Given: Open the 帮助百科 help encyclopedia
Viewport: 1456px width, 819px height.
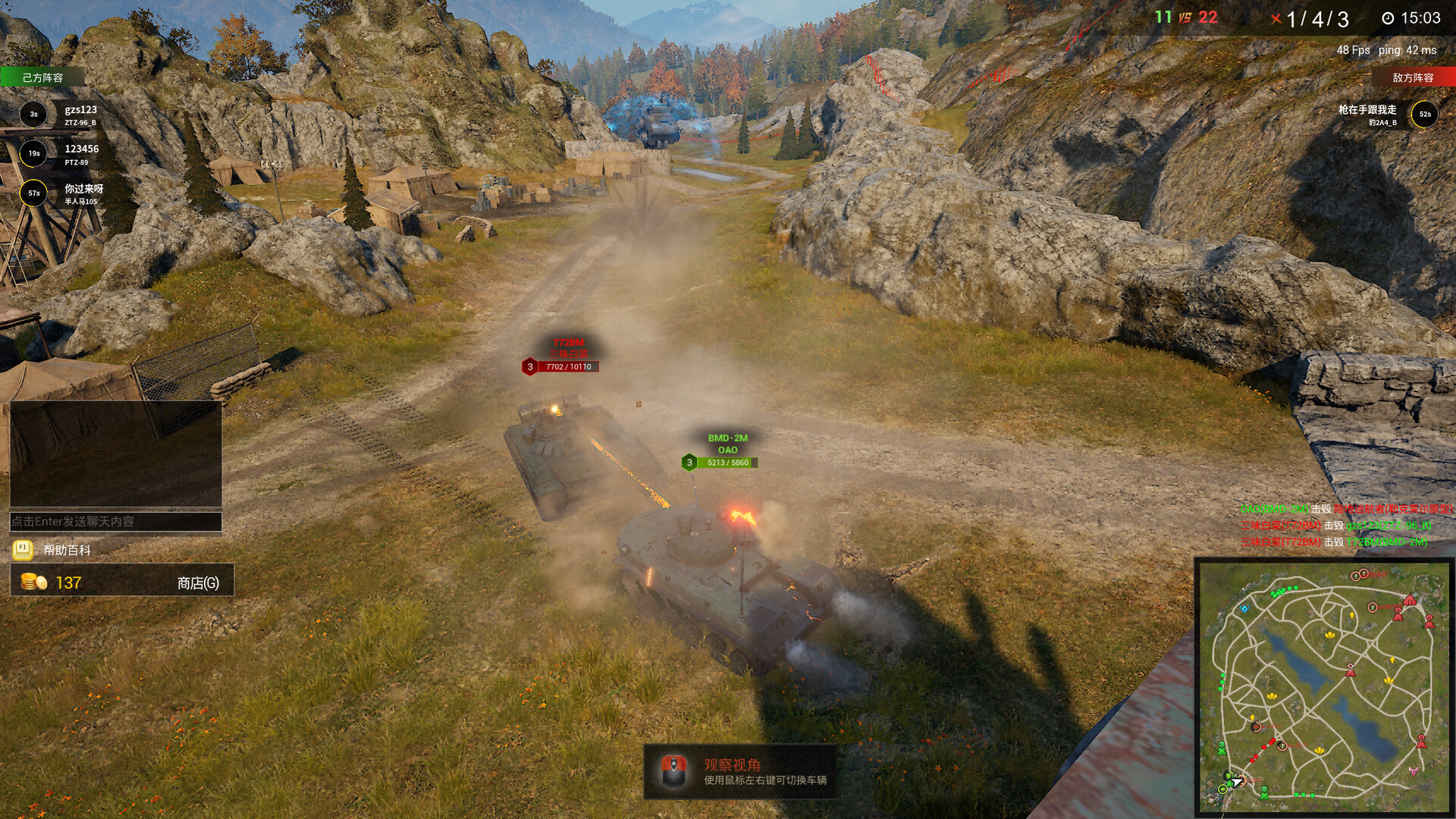Looking at the screenshot, I should (x=67, y=550).
